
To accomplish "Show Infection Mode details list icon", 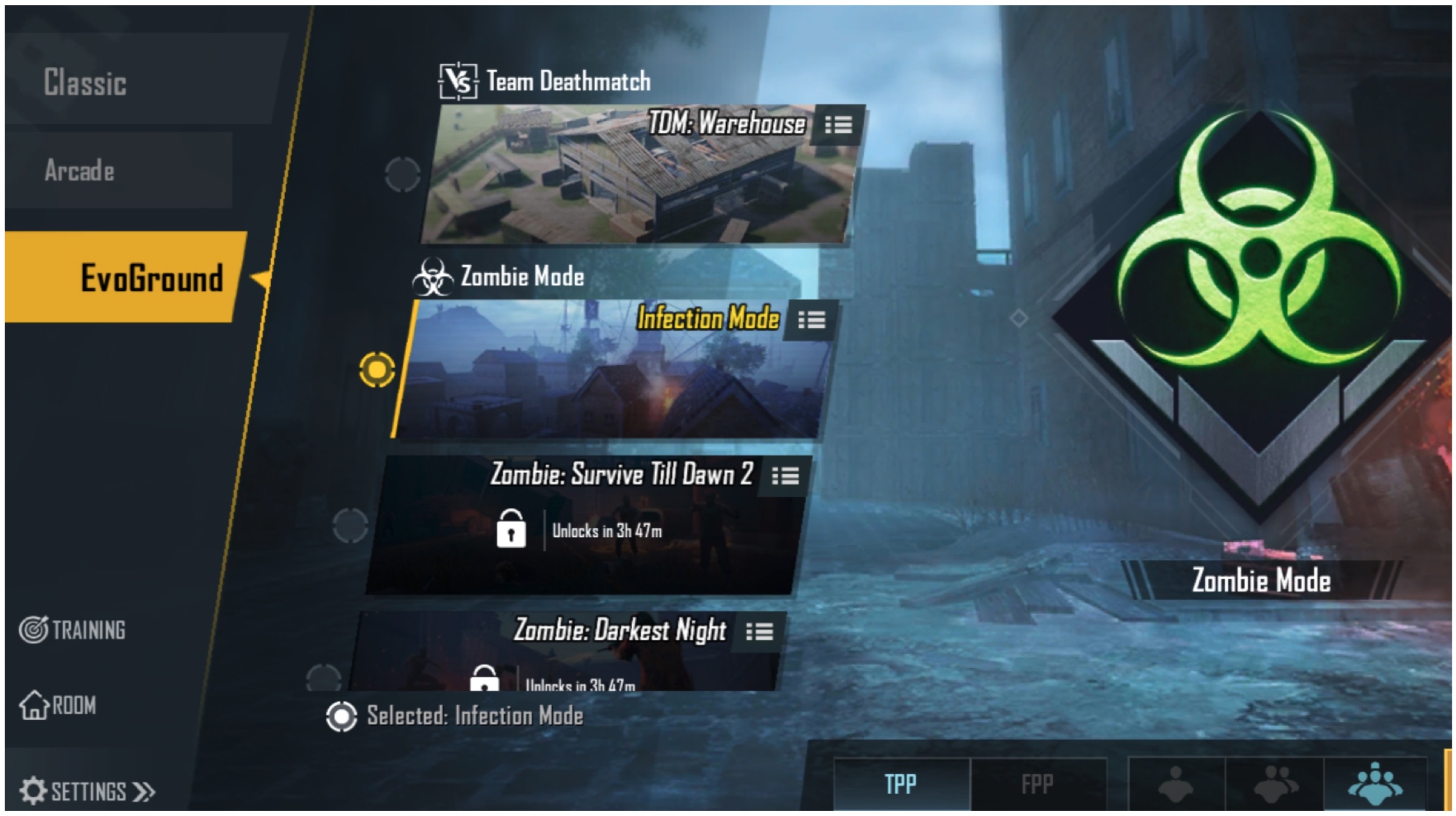I will click(811, 320).
